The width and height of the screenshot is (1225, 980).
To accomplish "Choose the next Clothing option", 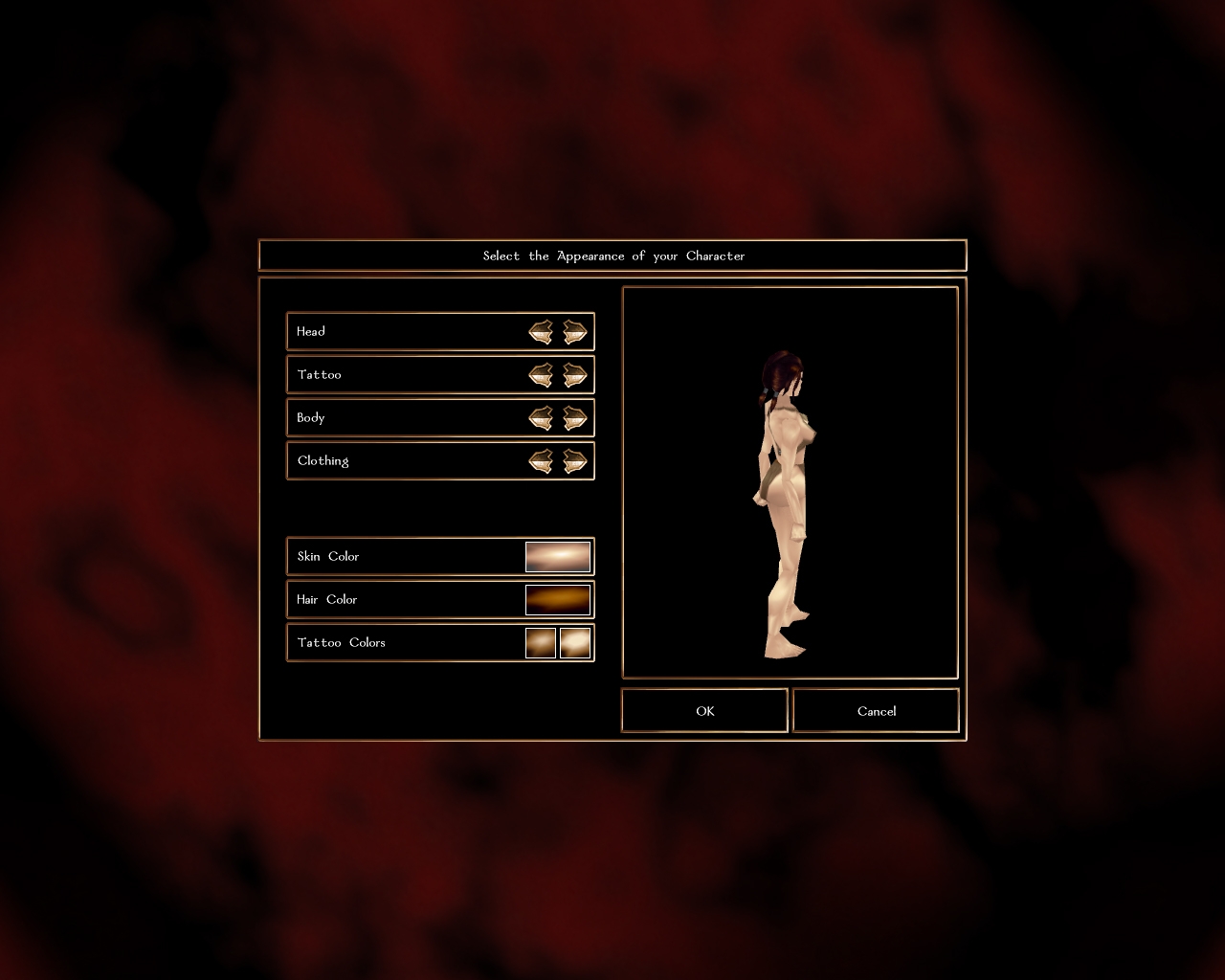I will (574, 461).
